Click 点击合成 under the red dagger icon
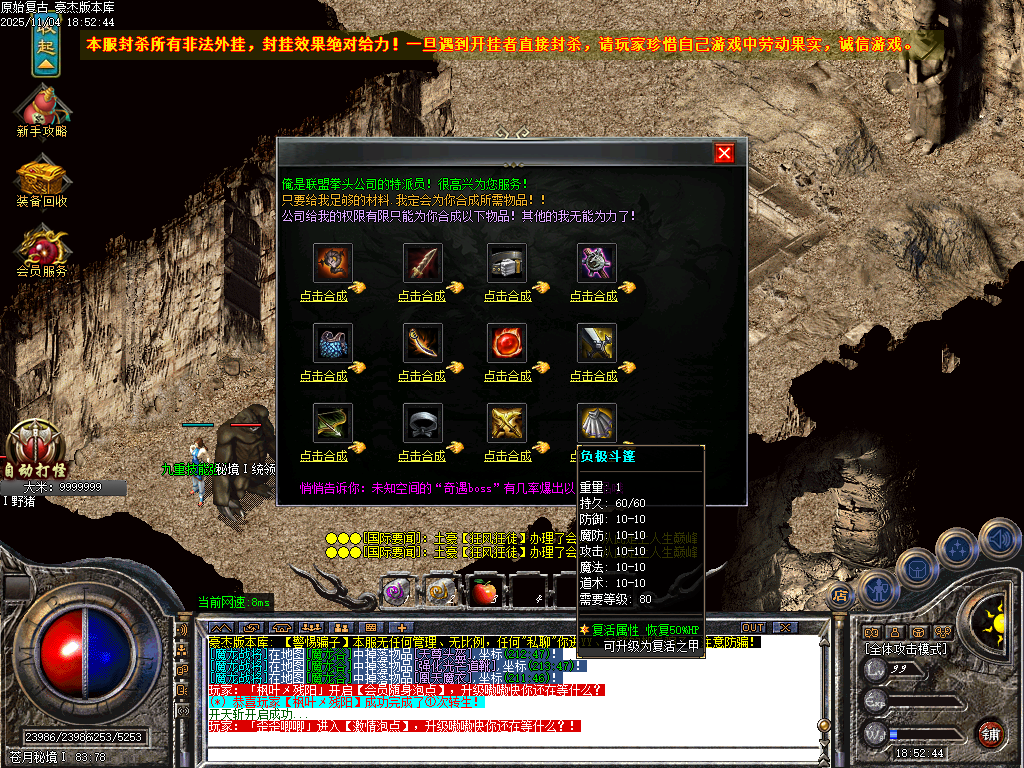 pos(421,296)
